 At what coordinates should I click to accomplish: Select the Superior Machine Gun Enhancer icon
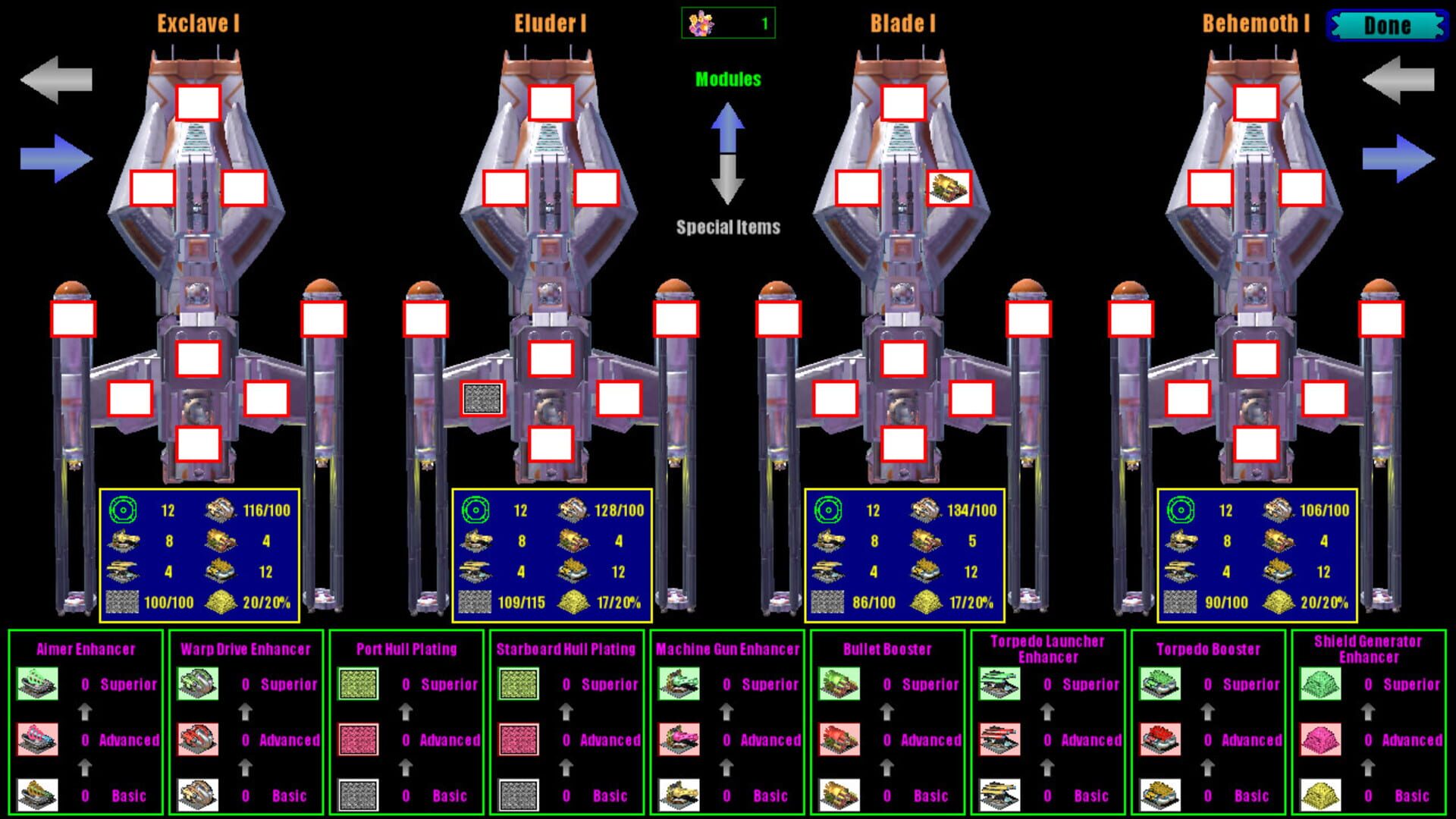click(x=679, y=685)
